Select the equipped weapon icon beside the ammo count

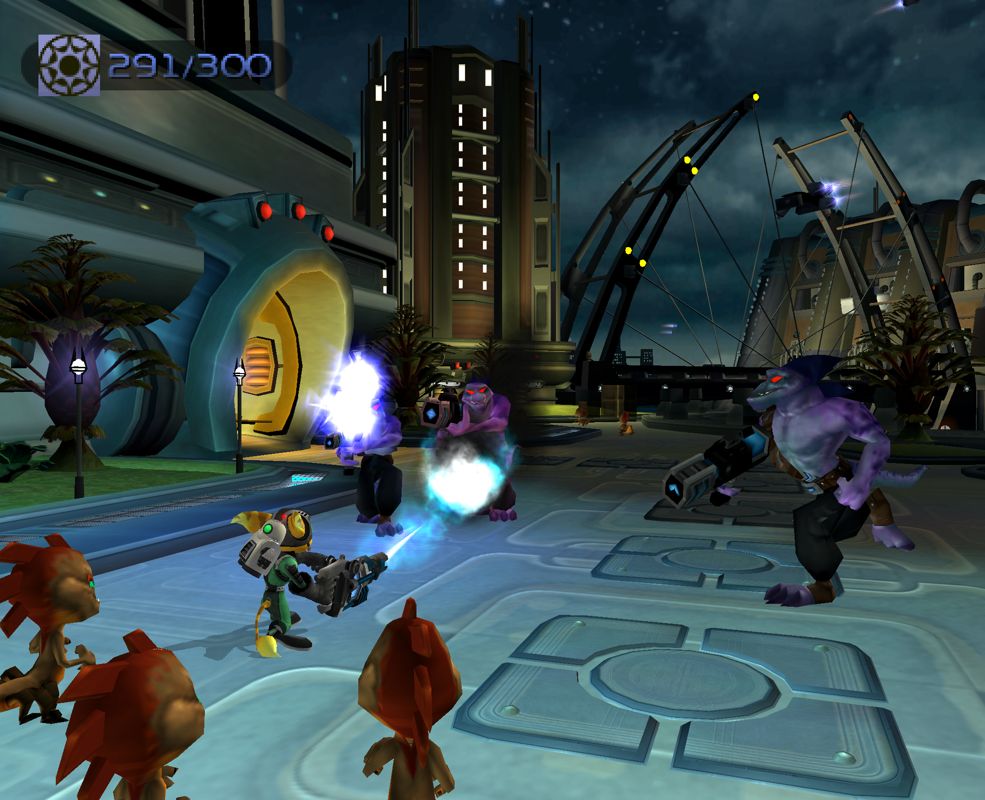[69, 65]
